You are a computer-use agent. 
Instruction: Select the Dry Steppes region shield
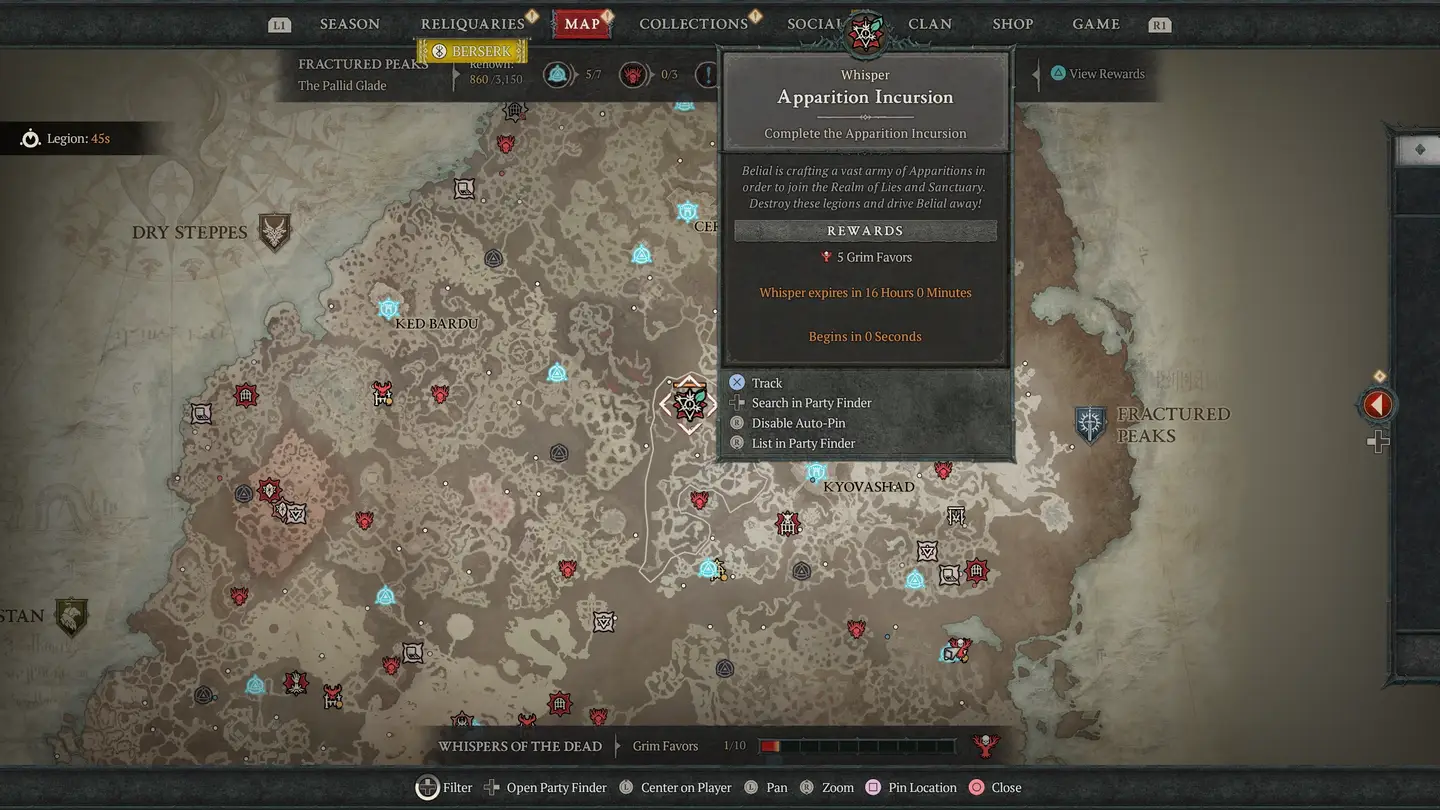[274, 232]
